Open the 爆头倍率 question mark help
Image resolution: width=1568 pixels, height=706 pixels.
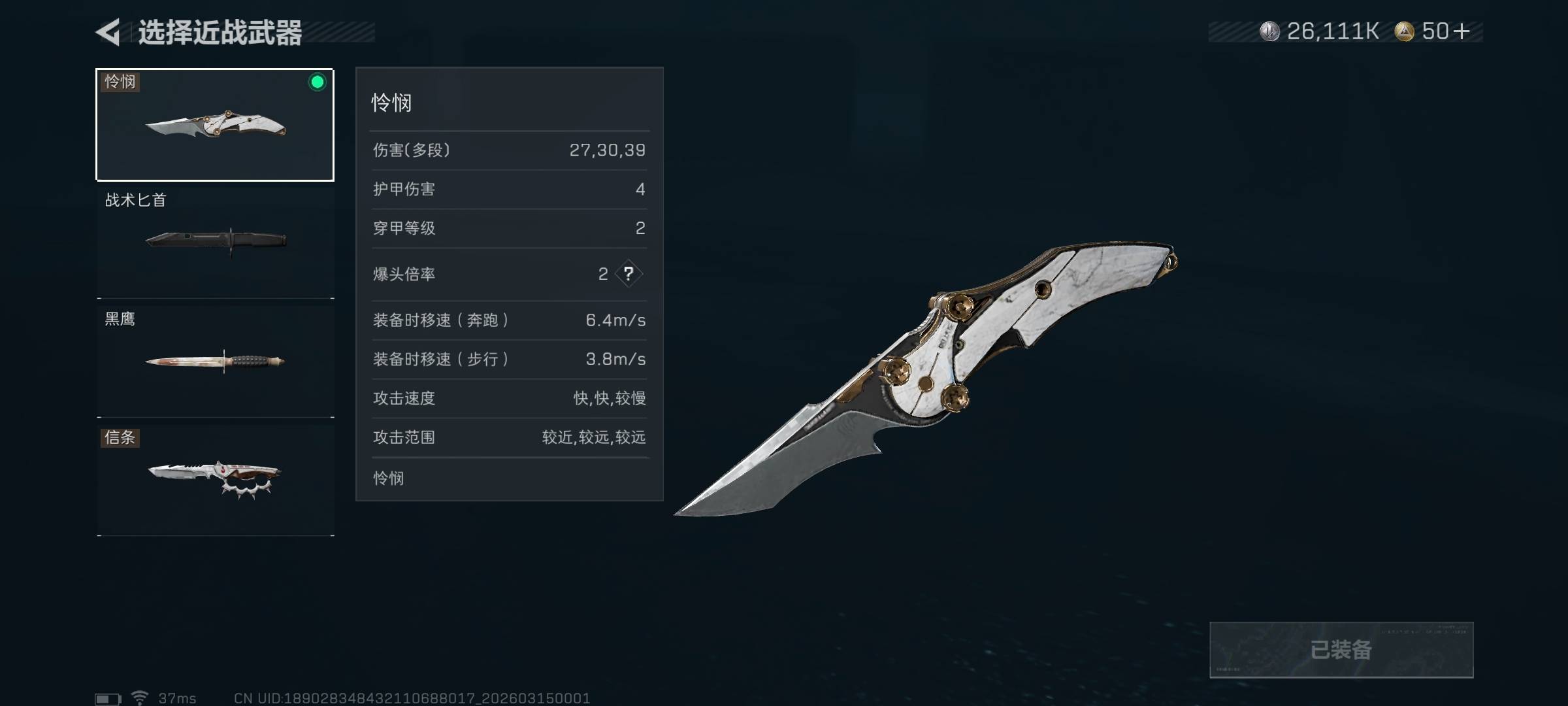[629, 274]
